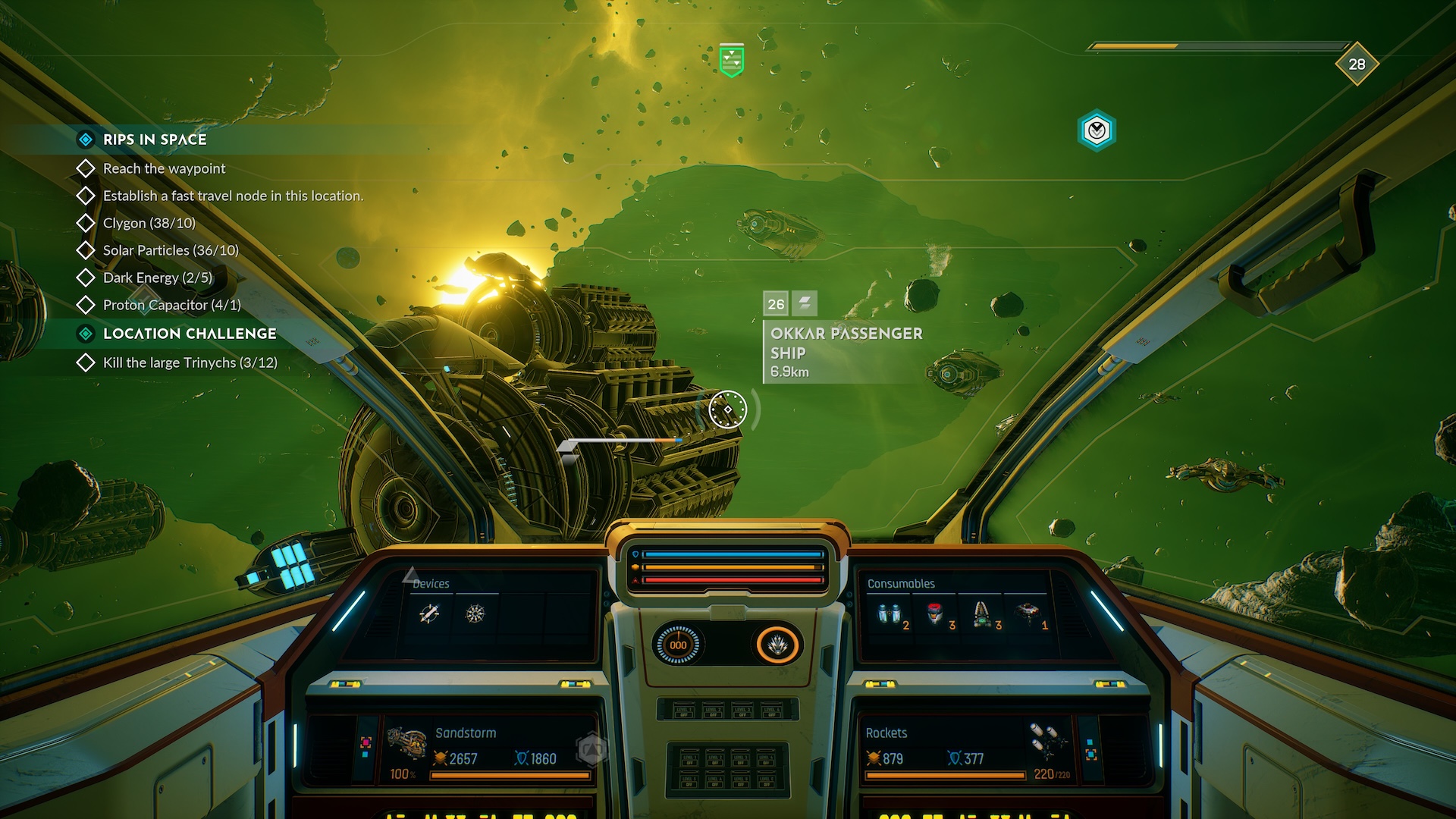Click the teal hexagon location marker
Screen dimensions: 1456x819
point(1097,131)
